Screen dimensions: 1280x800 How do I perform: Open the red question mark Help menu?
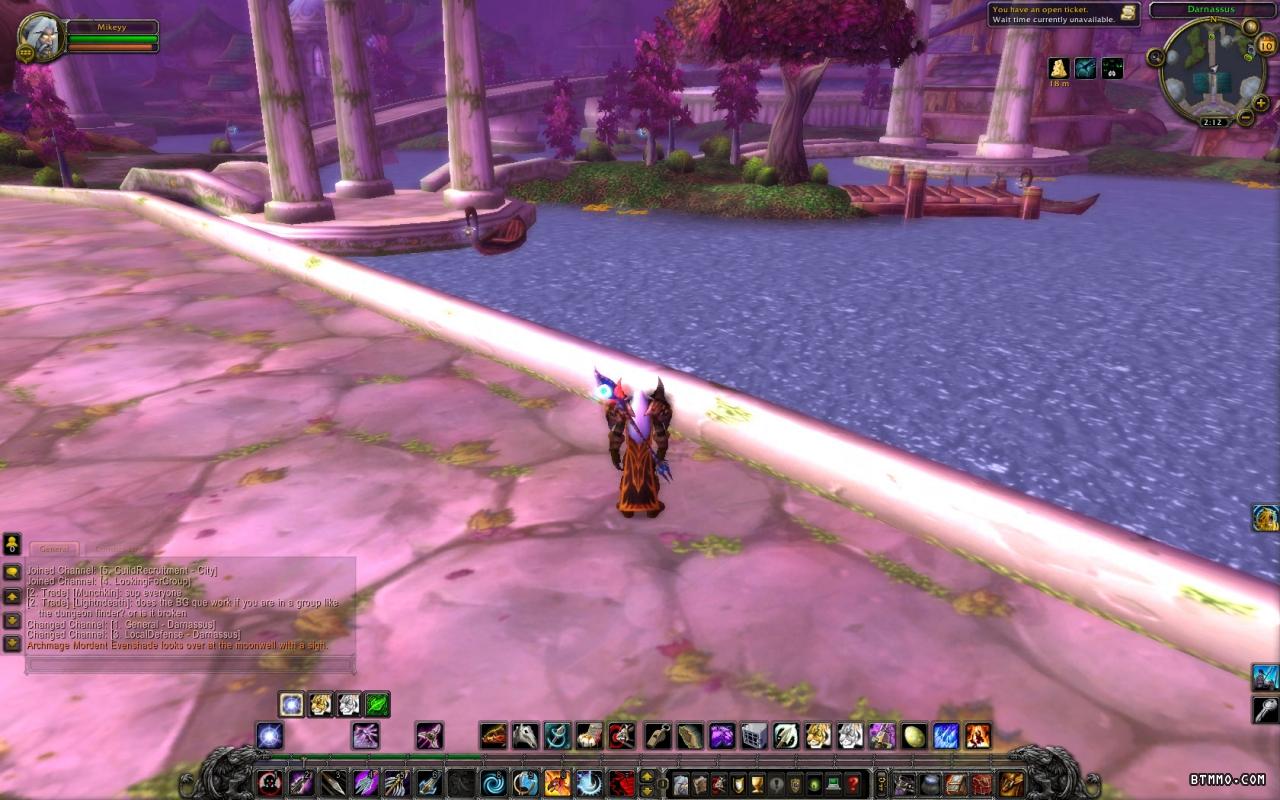pos(853,783)
